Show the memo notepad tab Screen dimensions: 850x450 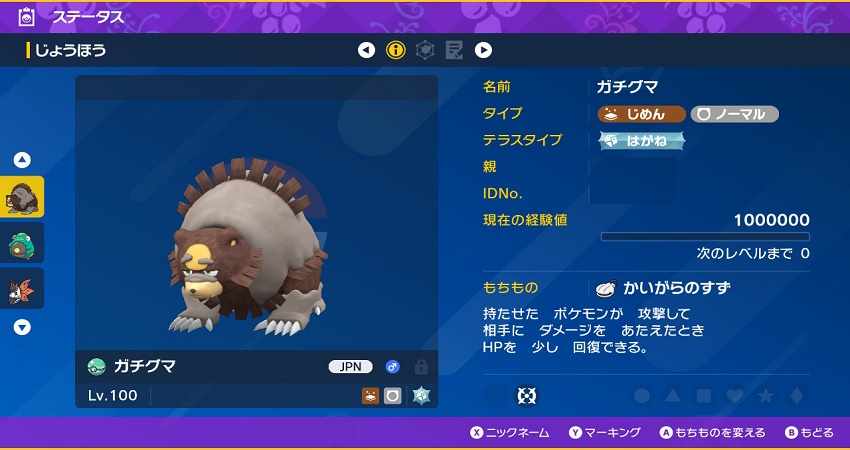coord(454,50)
